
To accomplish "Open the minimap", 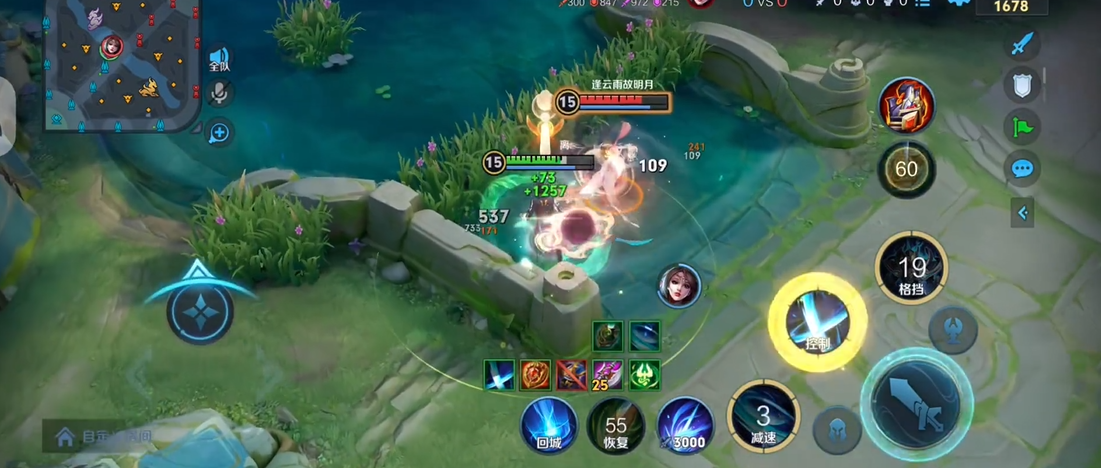I will (x=122, y=64).
